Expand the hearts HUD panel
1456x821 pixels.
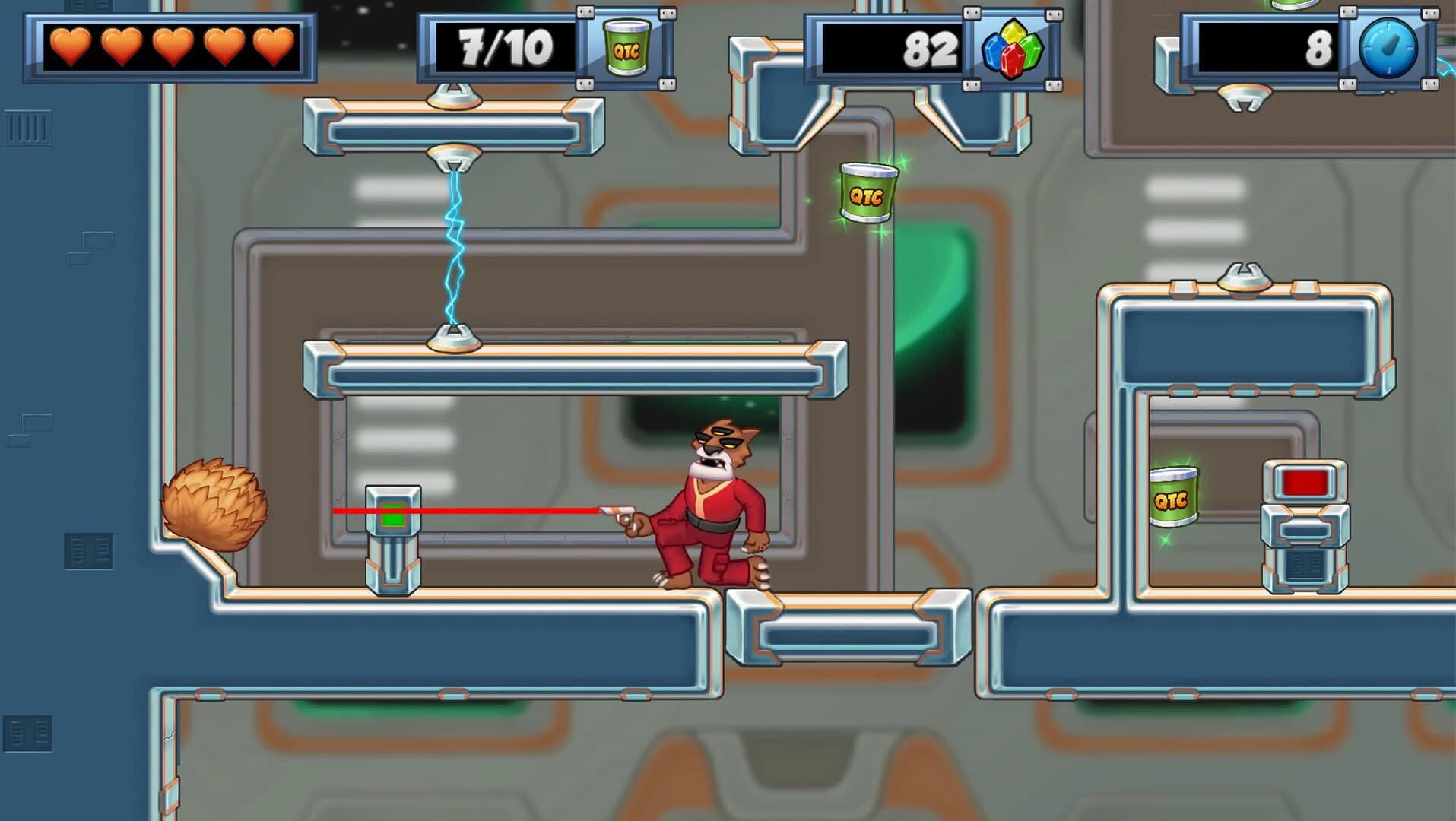pos(169,47)
